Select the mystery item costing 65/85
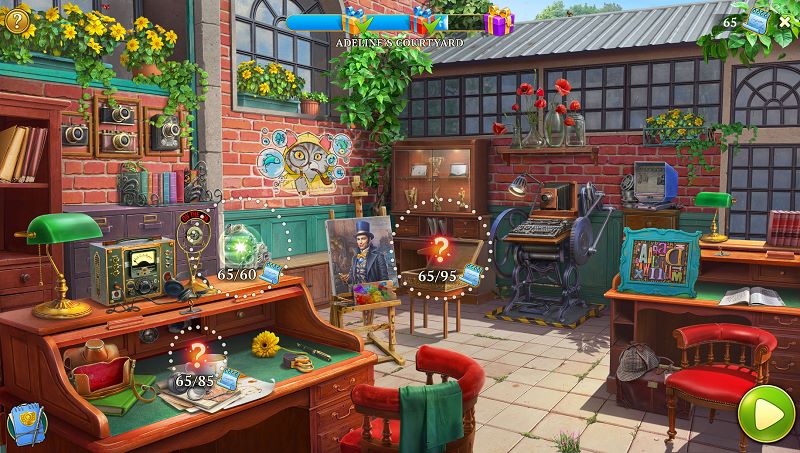The image size is (800, 453). coord(197,353)
